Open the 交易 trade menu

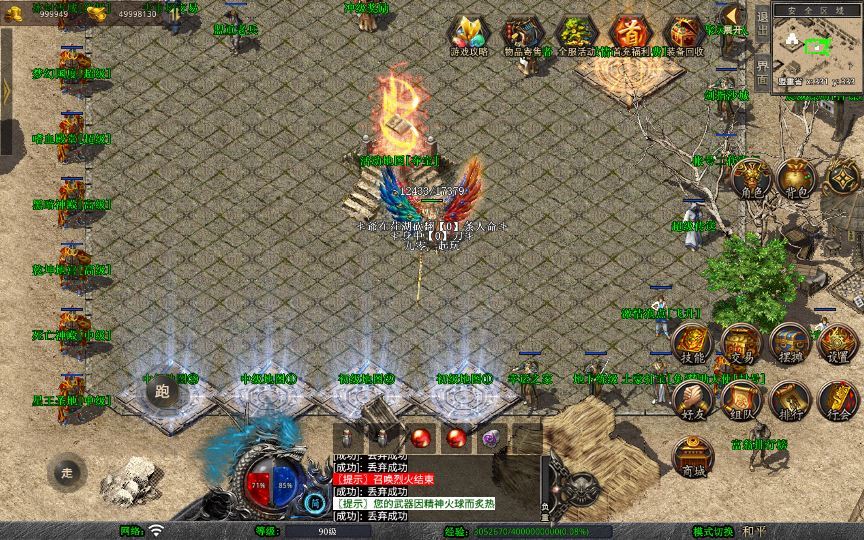[741, 343]
